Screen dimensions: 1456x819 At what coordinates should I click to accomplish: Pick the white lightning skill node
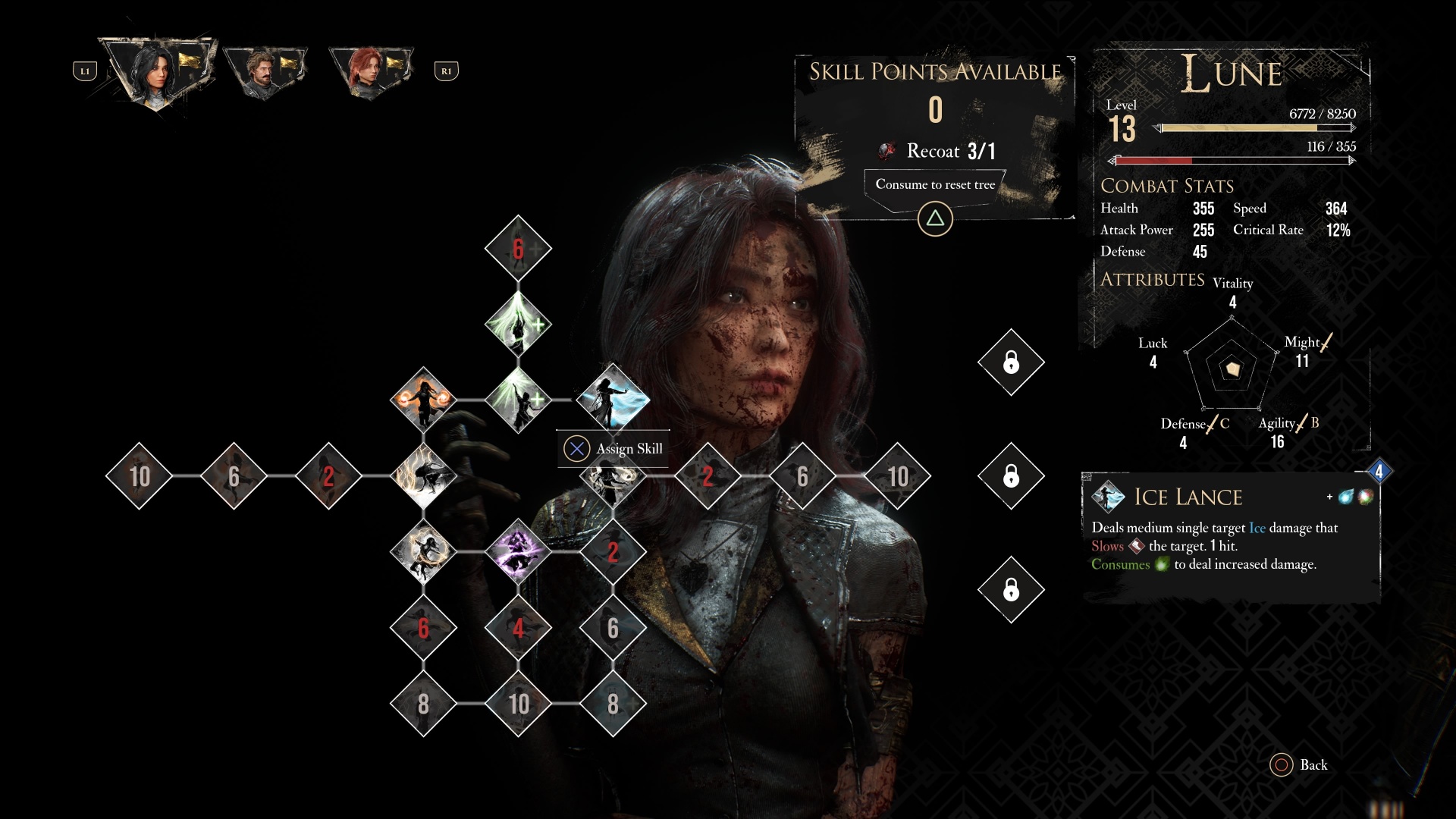point(423,475)
